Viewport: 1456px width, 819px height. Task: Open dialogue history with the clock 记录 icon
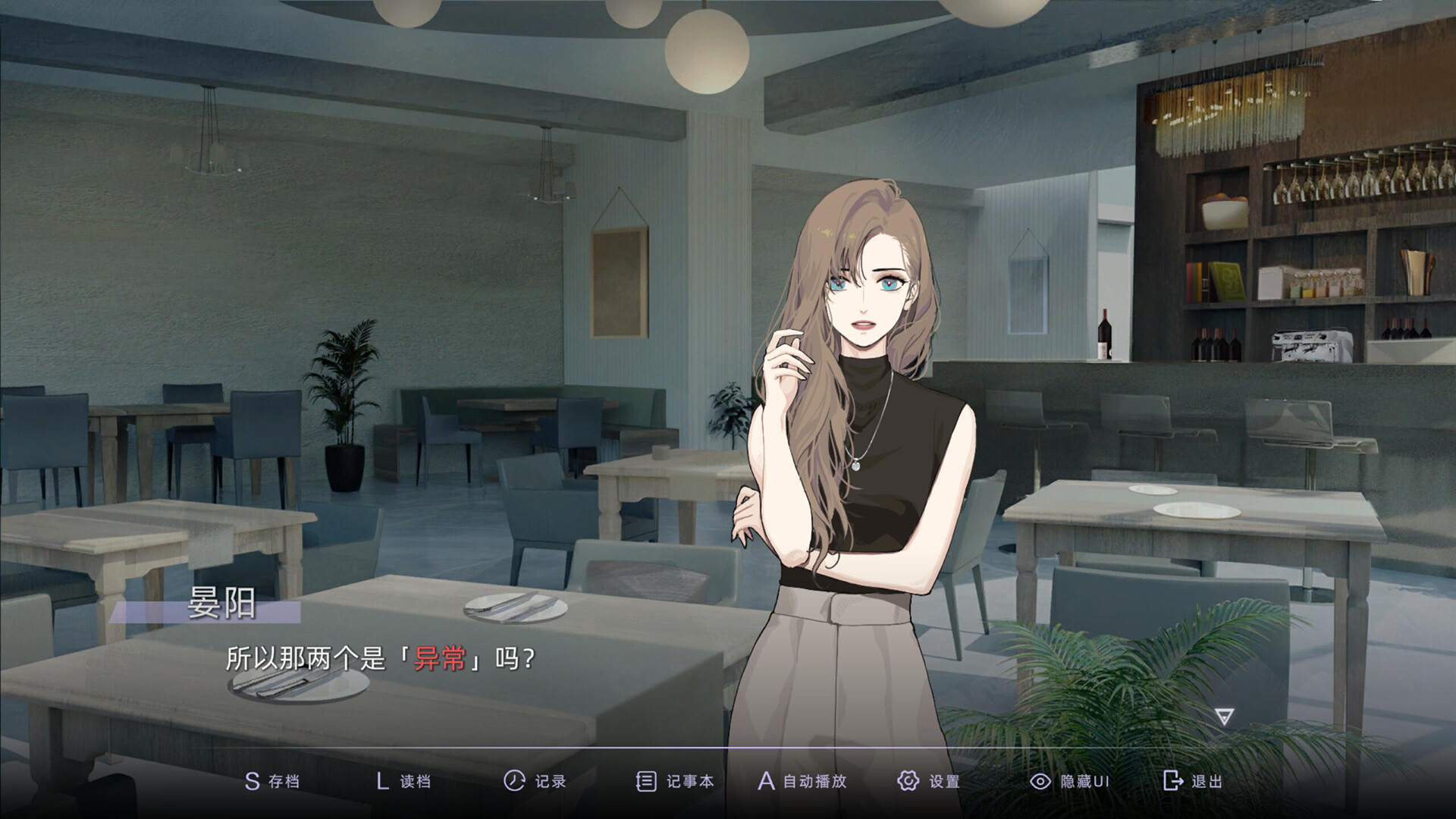click(x=513, y=780)
